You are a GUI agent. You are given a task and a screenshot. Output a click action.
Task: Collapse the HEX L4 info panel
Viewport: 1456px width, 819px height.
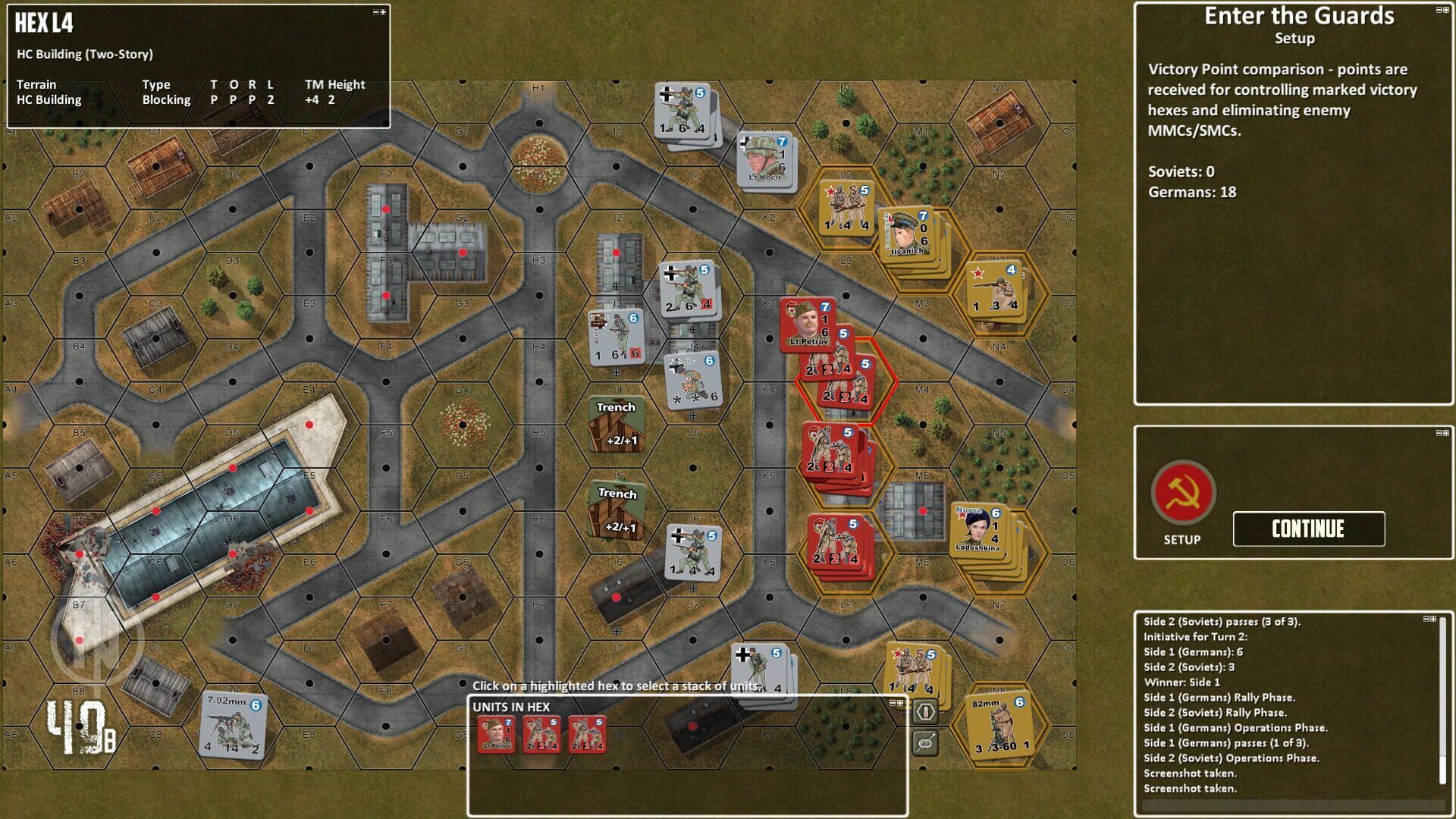[x=378, y=13]
